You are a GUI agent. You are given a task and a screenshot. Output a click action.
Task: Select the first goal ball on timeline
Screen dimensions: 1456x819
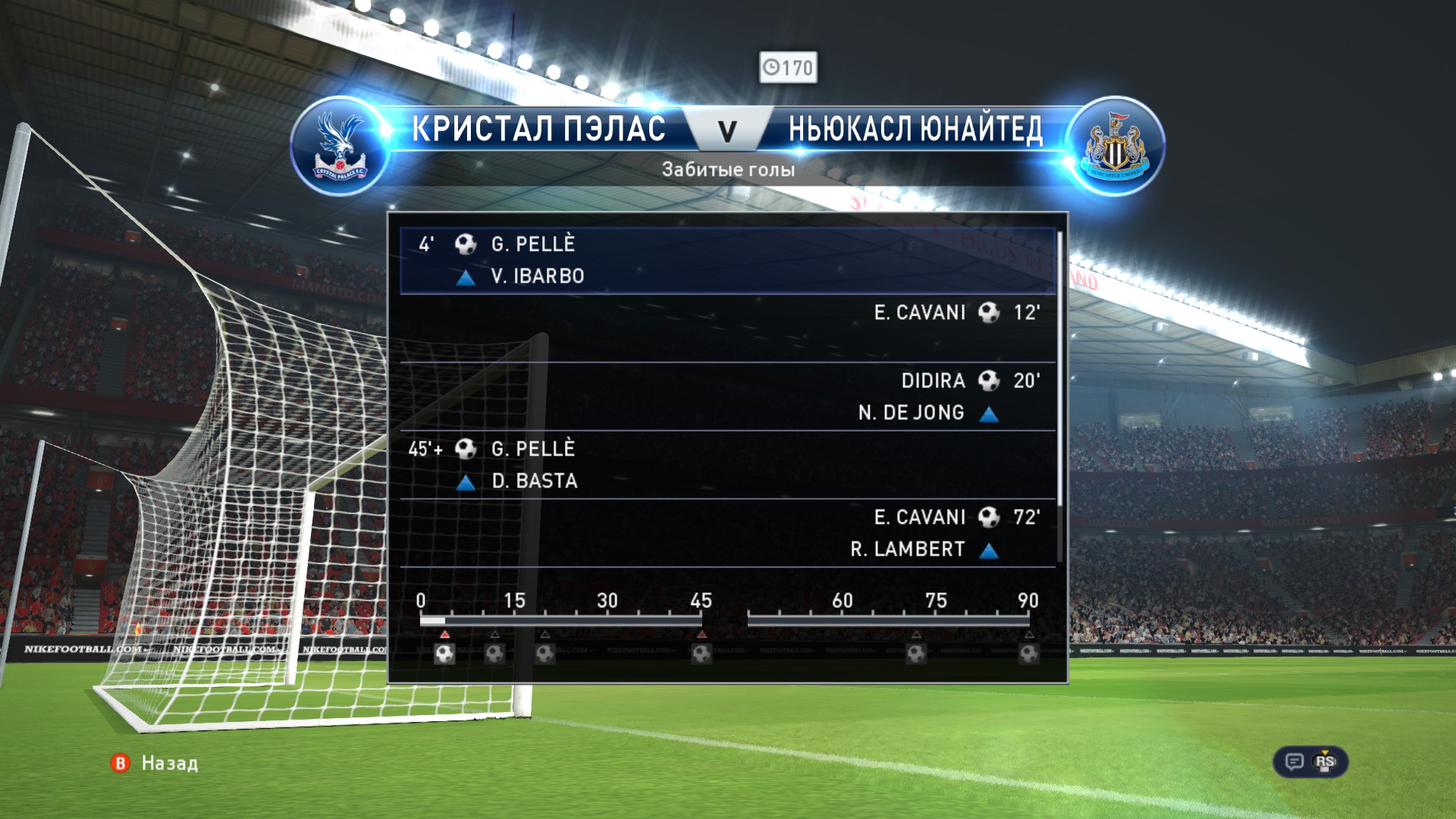tap(444, 653)
